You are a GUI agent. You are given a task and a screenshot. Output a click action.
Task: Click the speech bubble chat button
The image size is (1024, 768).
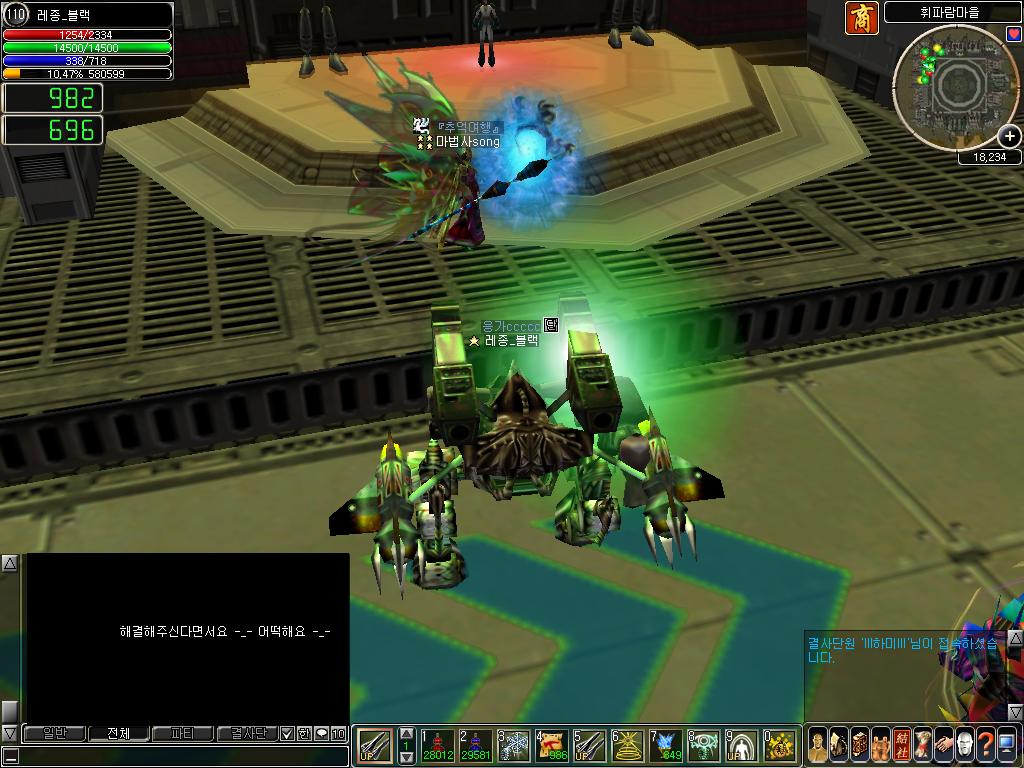pyautogui.click(x=321, y=733)
